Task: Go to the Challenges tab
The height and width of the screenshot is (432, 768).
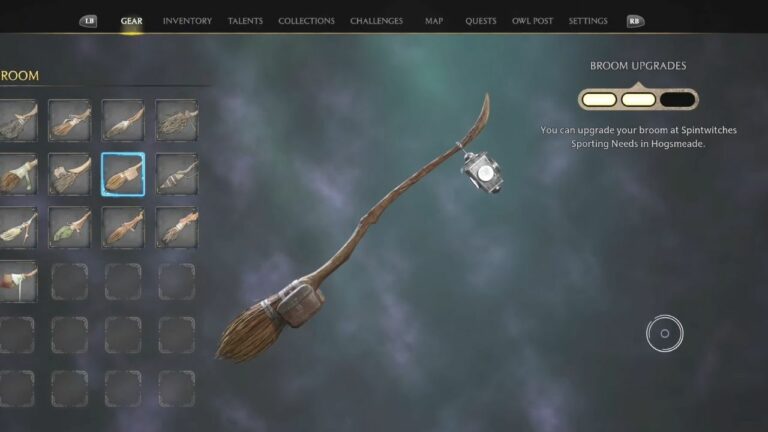Action: pos(377,21)
